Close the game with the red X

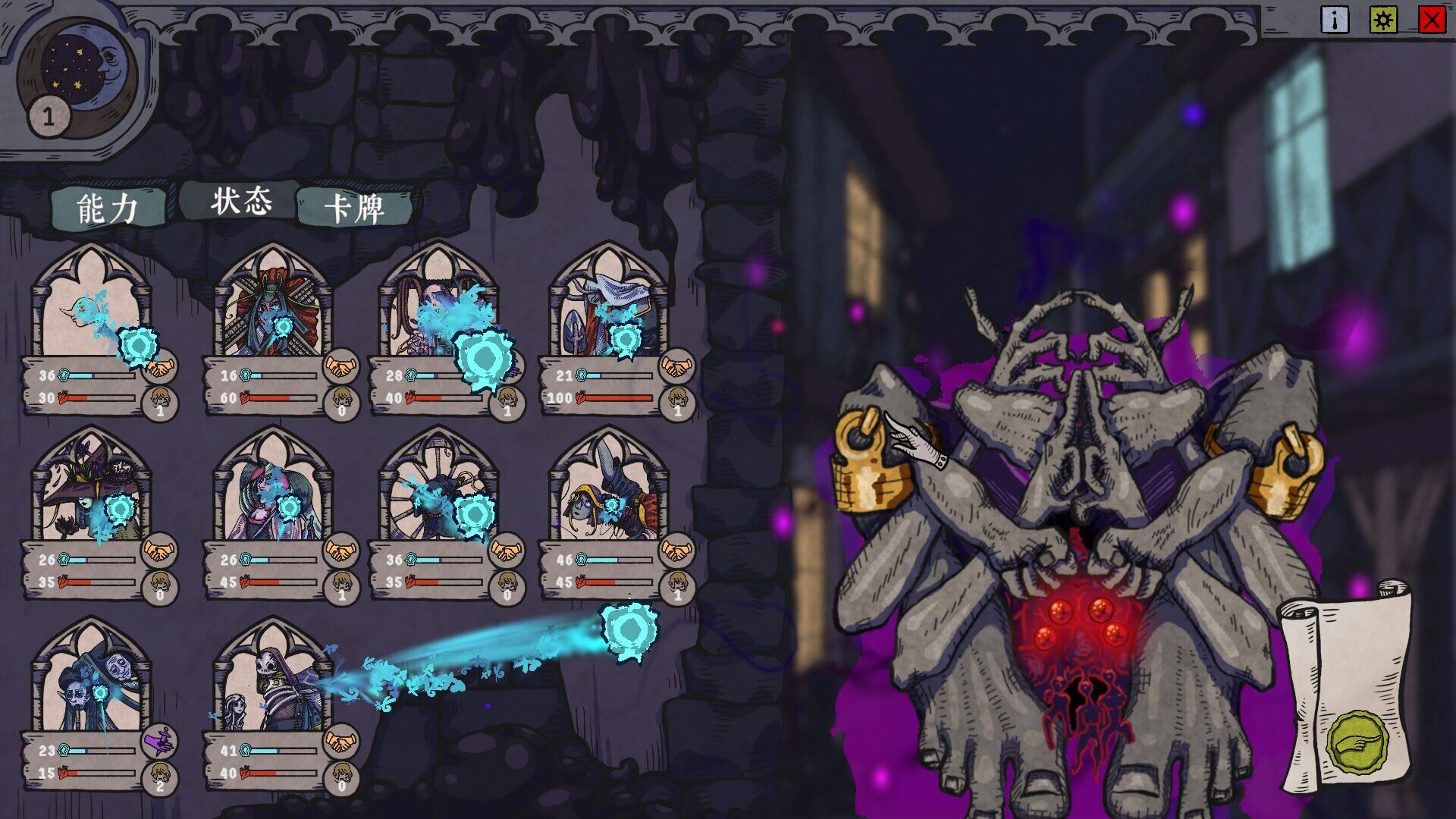[1432, 19]
